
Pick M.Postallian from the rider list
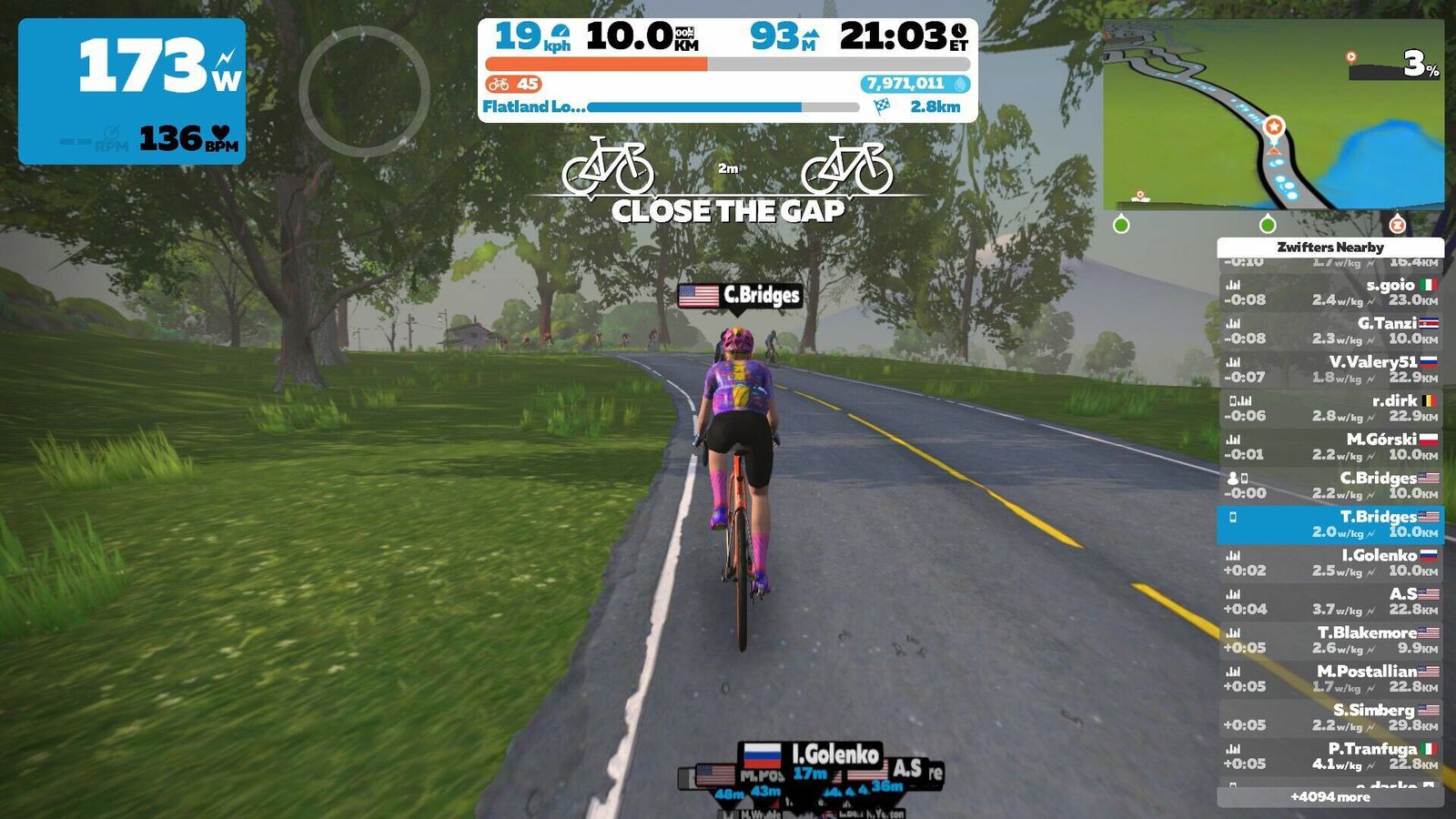coord(1330,679)
